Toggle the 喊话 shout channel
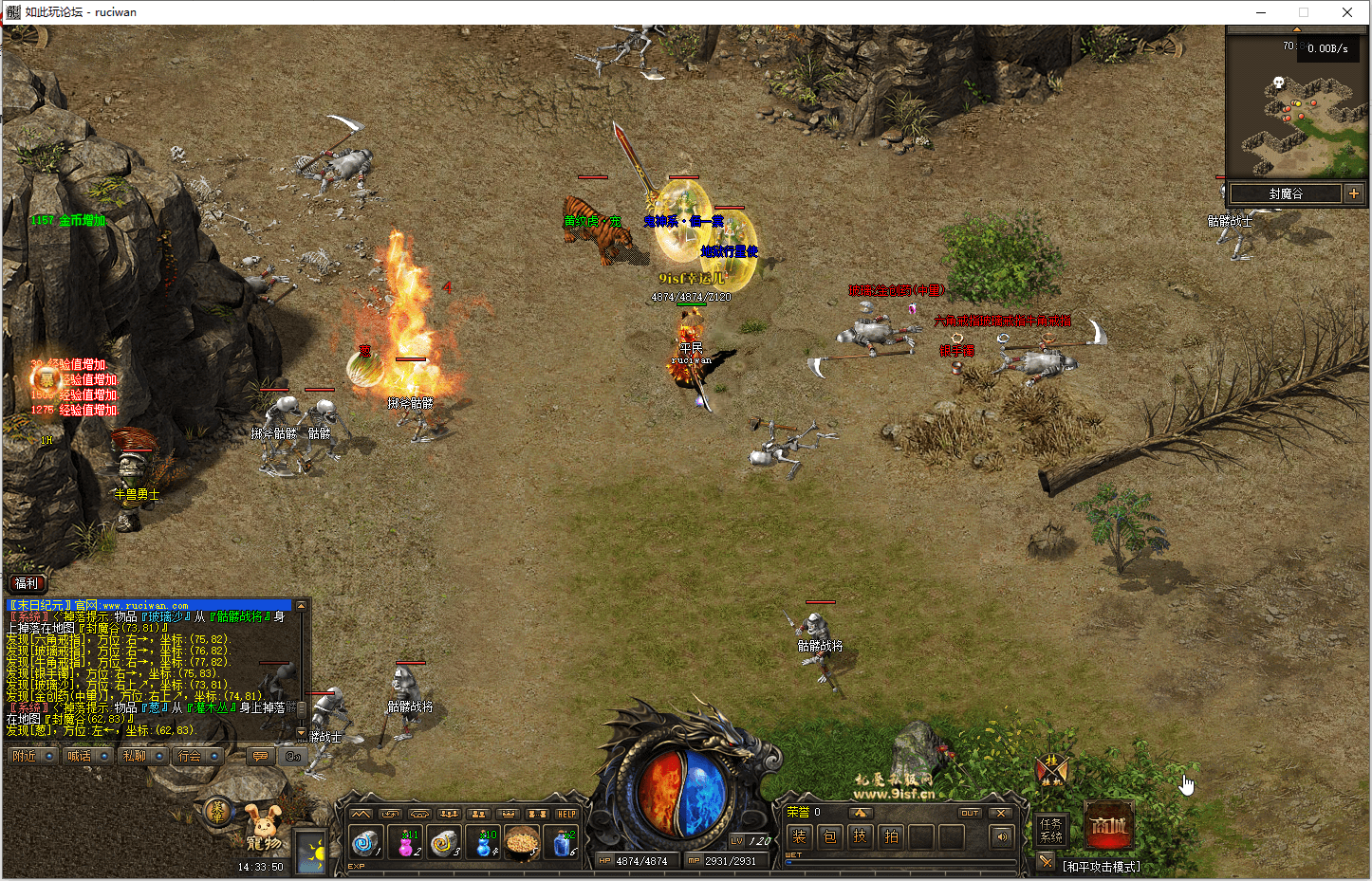Image resolution: width=1372 pixels, height=881 pixels. coord(79,756)
